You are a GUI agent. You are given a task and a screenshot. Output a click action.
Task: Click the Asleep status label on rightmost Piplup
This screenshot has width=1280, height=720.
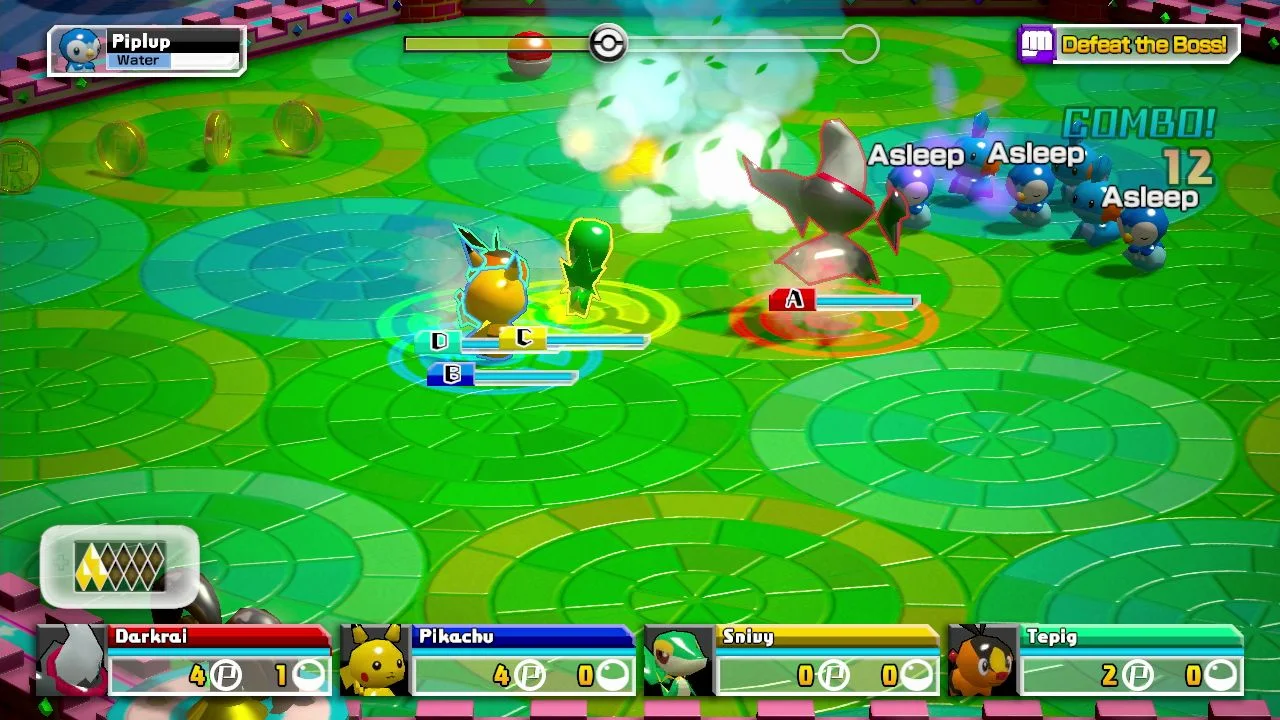coord(1150,197)
